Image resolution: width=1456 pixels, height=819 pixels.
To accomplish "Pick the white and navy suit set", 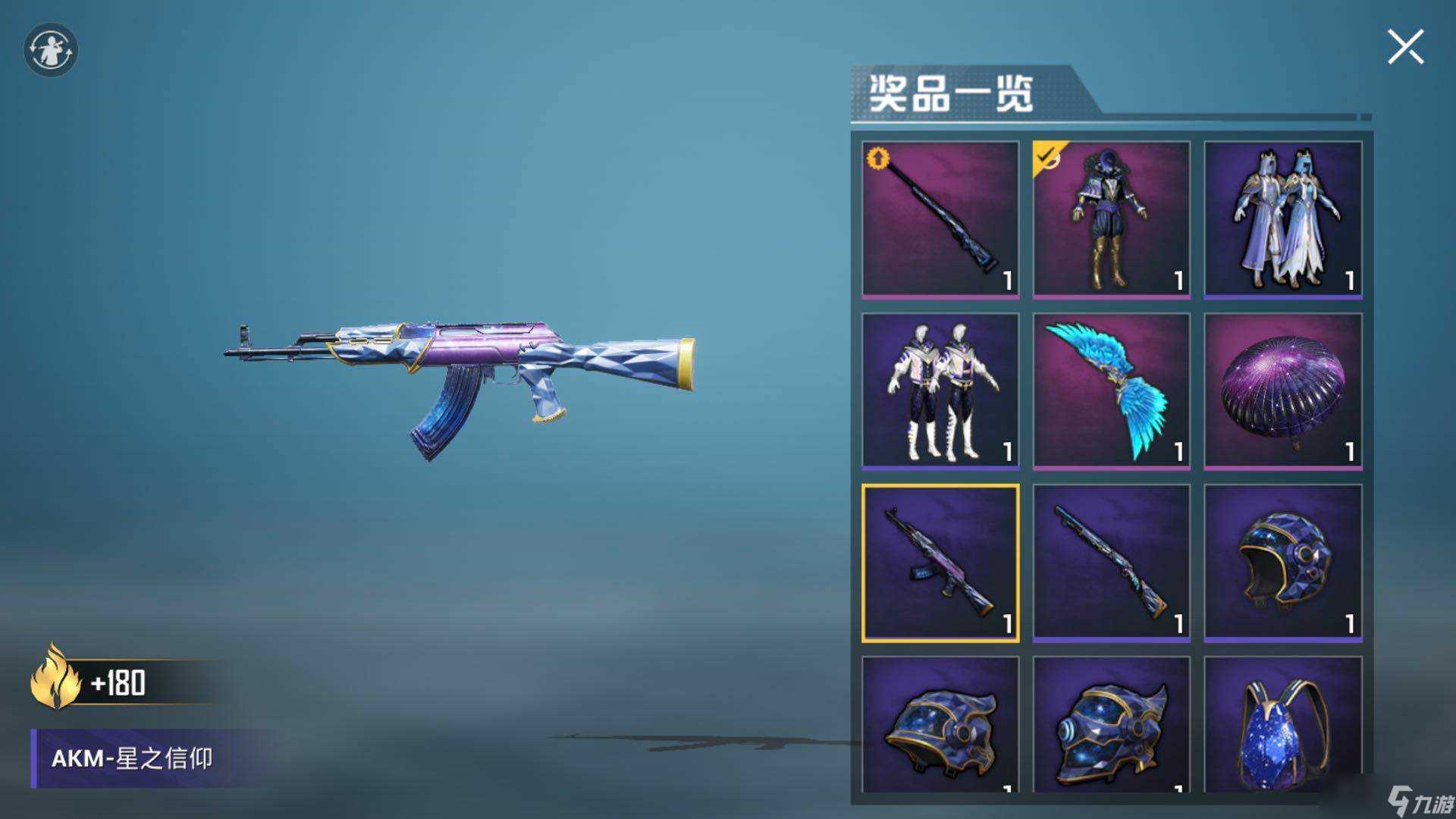I will [x=940, y=391].
